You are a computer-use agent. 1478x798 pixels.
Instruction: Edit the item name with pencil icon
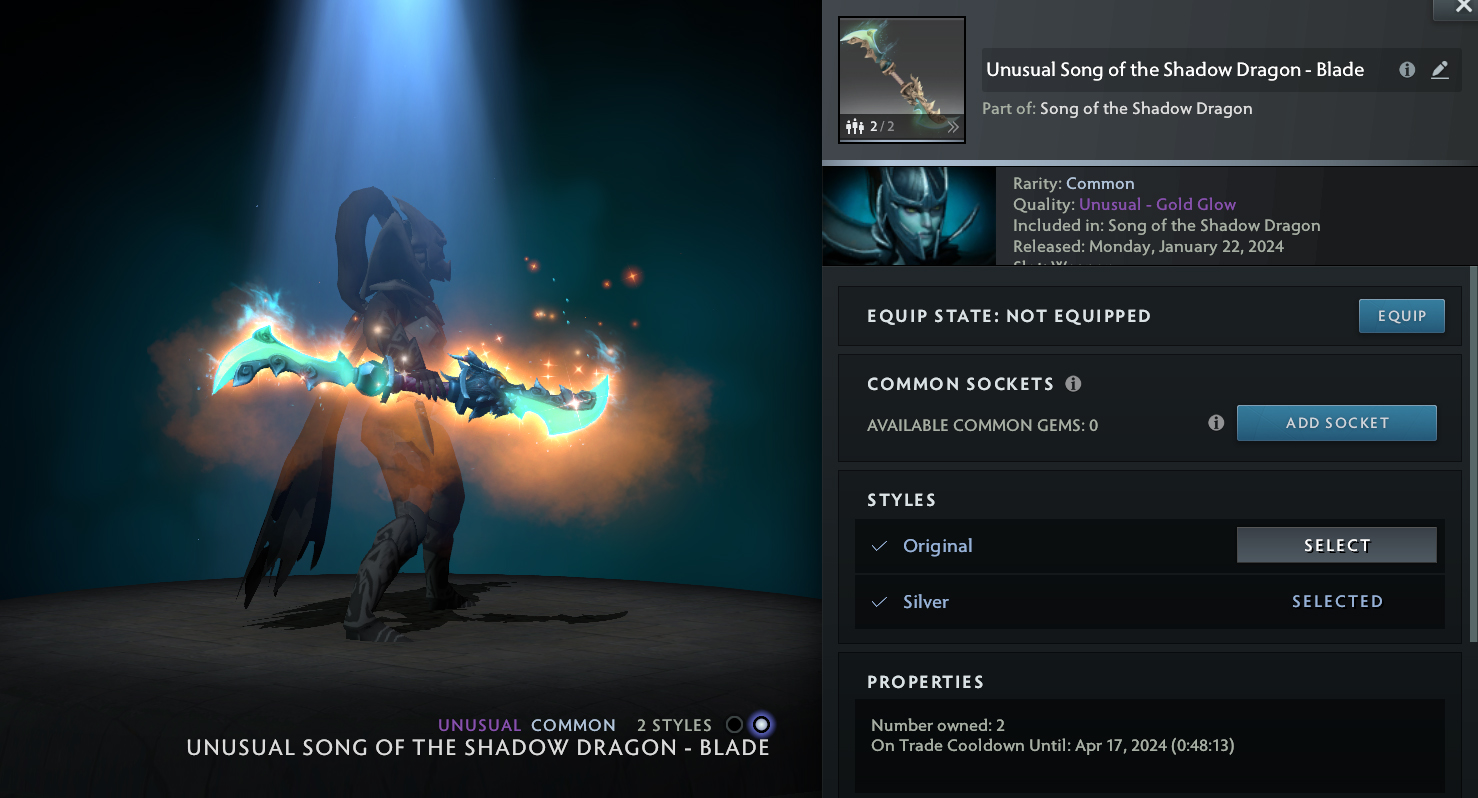click(1439, 70)
